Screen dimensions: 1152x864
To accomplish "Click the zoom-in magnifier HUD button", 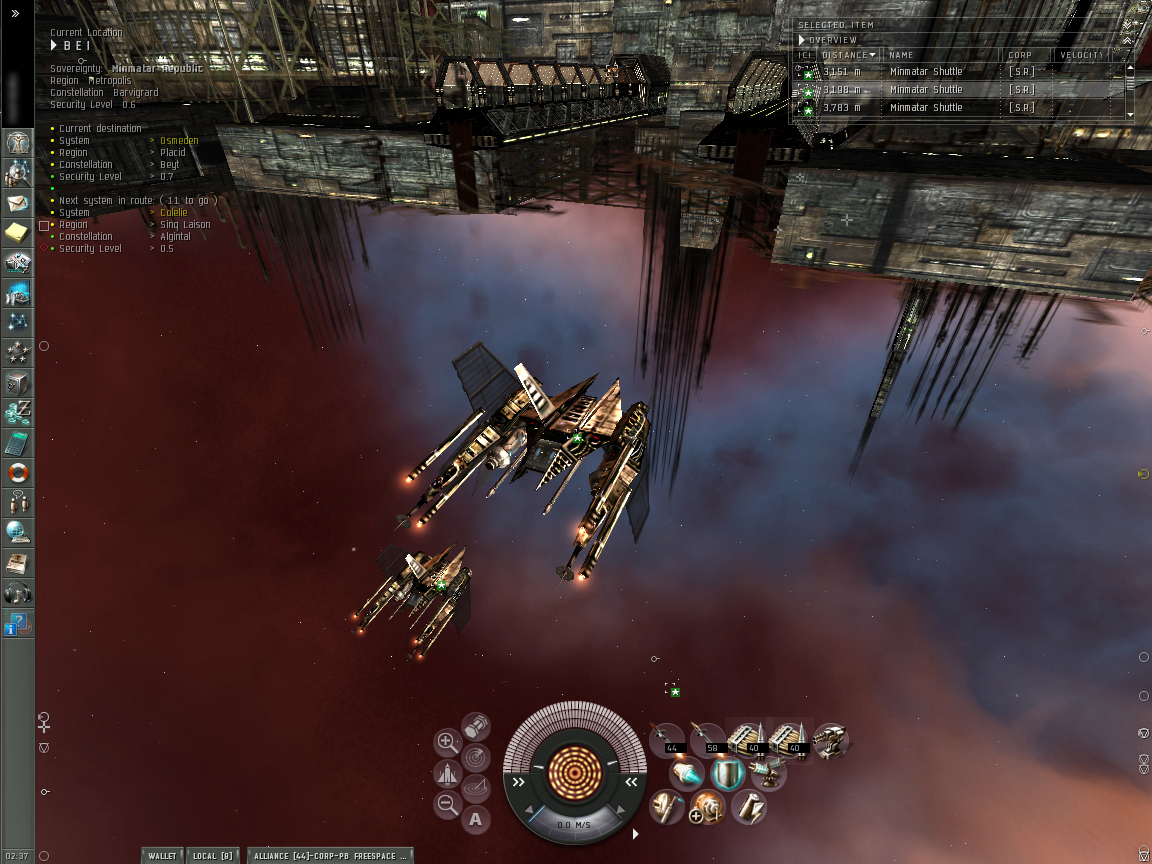I will (x=448, y=742).
